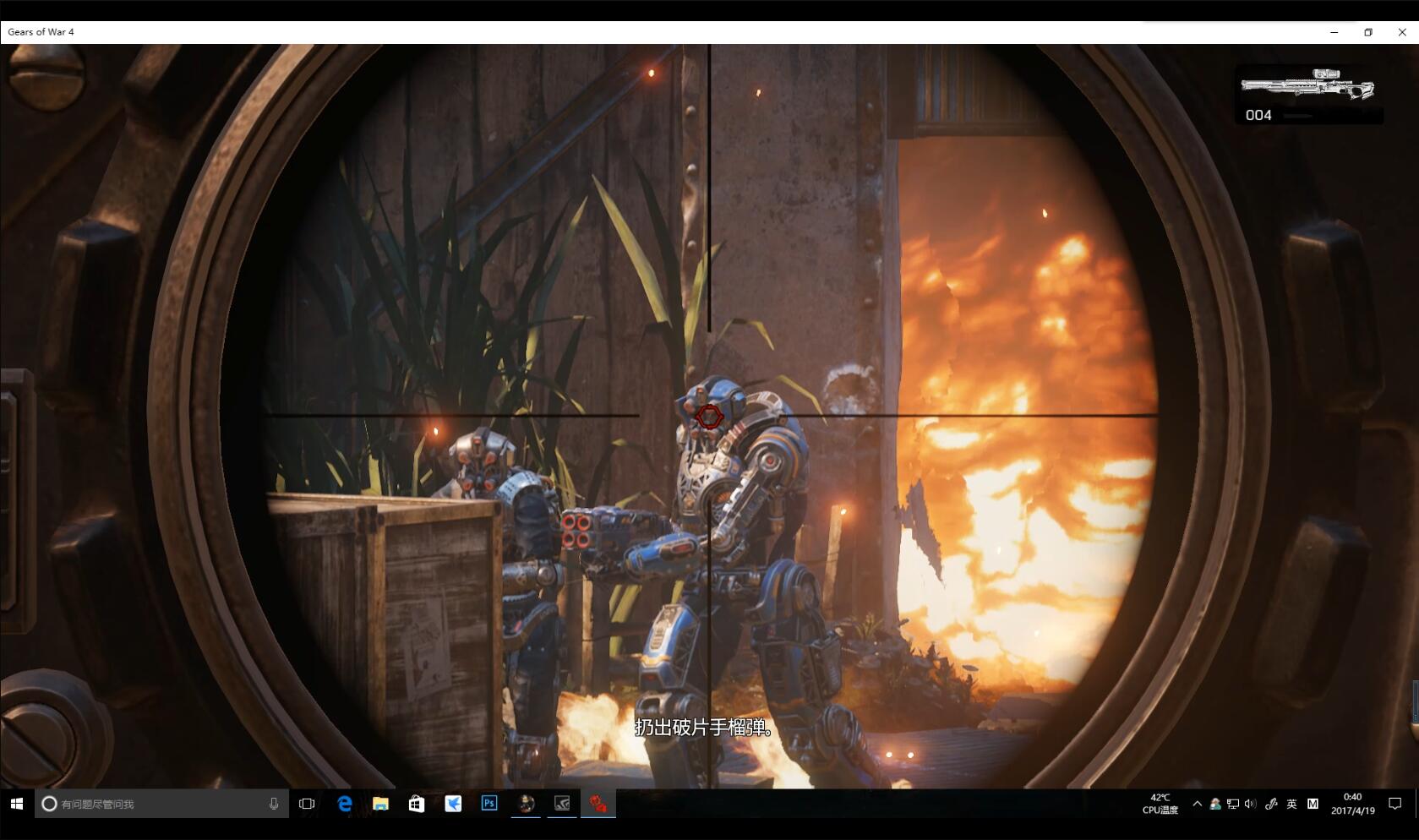Minimize the Gears of War 4 window
This screenshot has height=840, width=1419.
1334,32
